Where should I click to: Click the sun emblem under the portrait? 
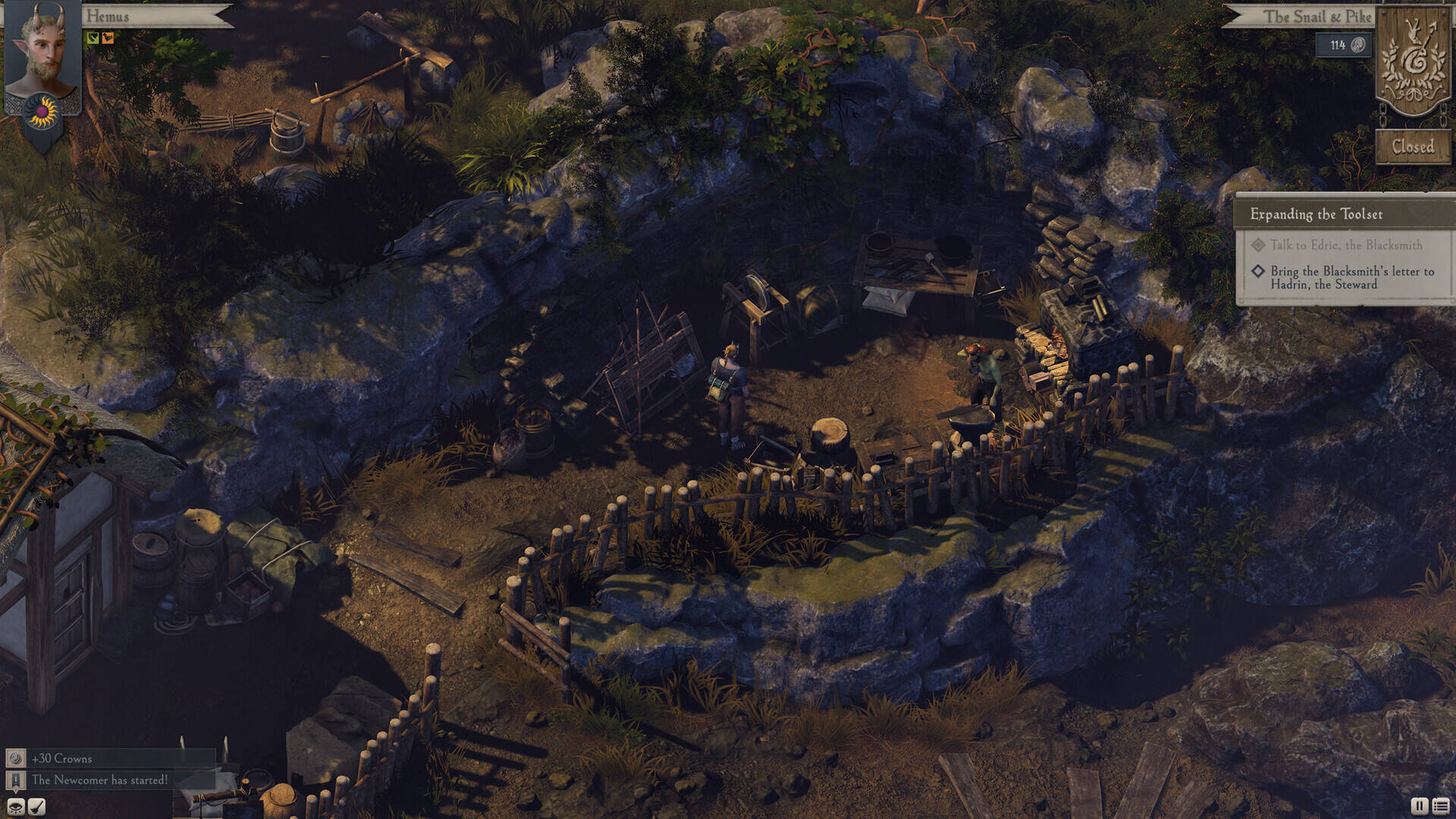click(41, 112)
